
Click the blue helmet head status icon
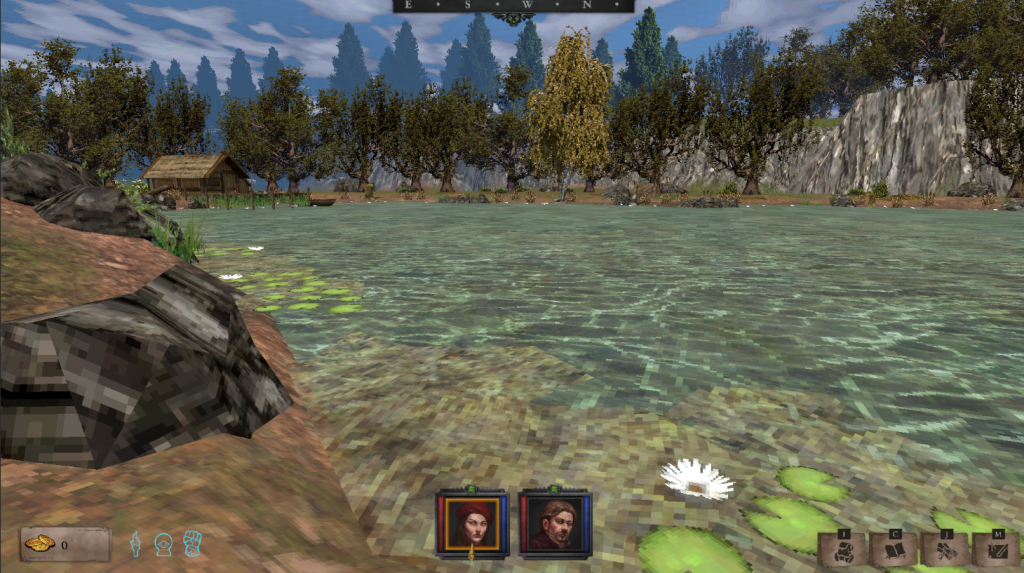point(163,544)
